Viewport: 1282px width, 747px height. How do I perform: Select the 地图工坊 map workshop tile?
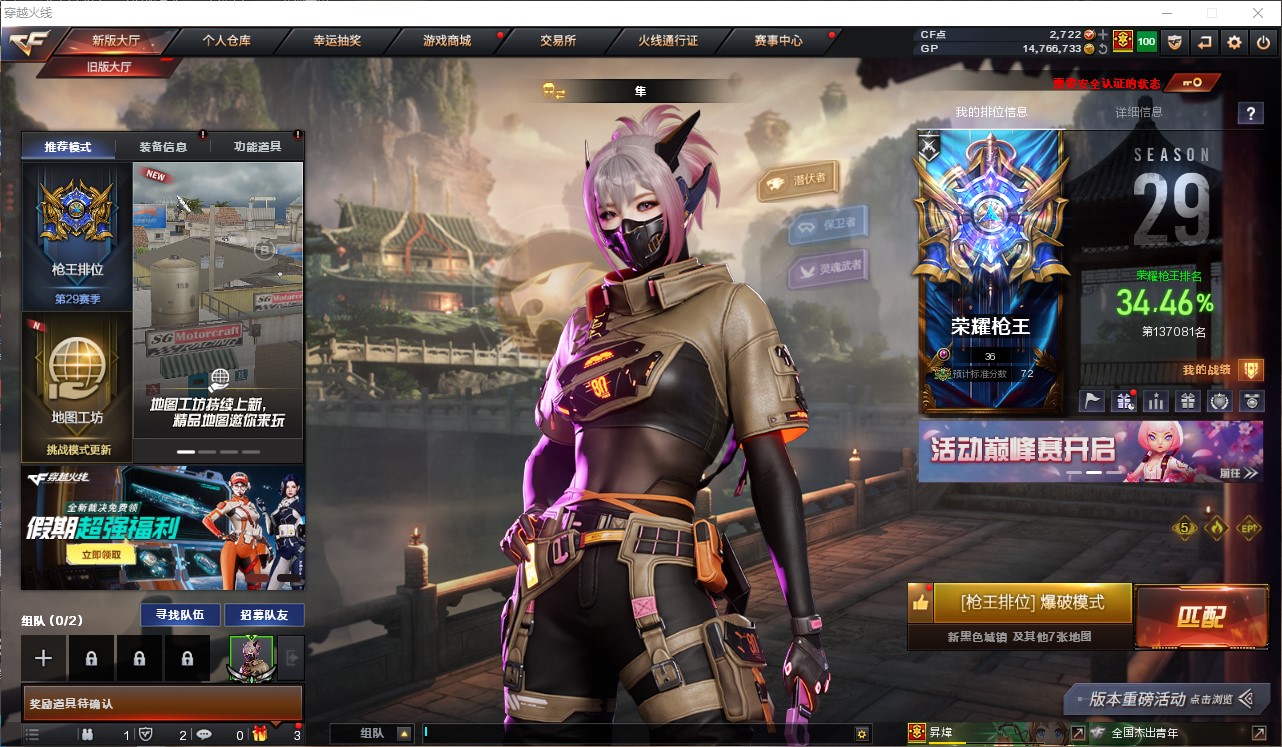78,385
